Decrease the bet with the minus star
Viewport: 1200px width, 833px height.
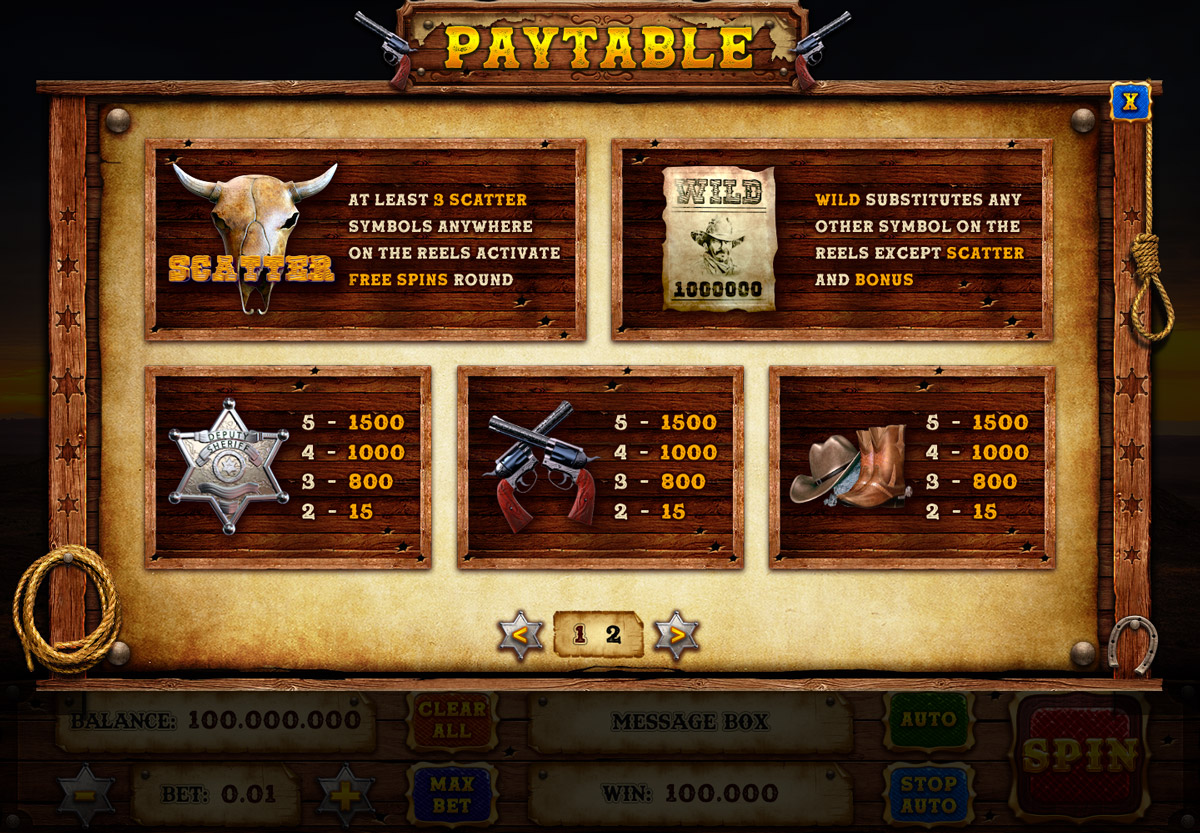[x=86, y=795]
